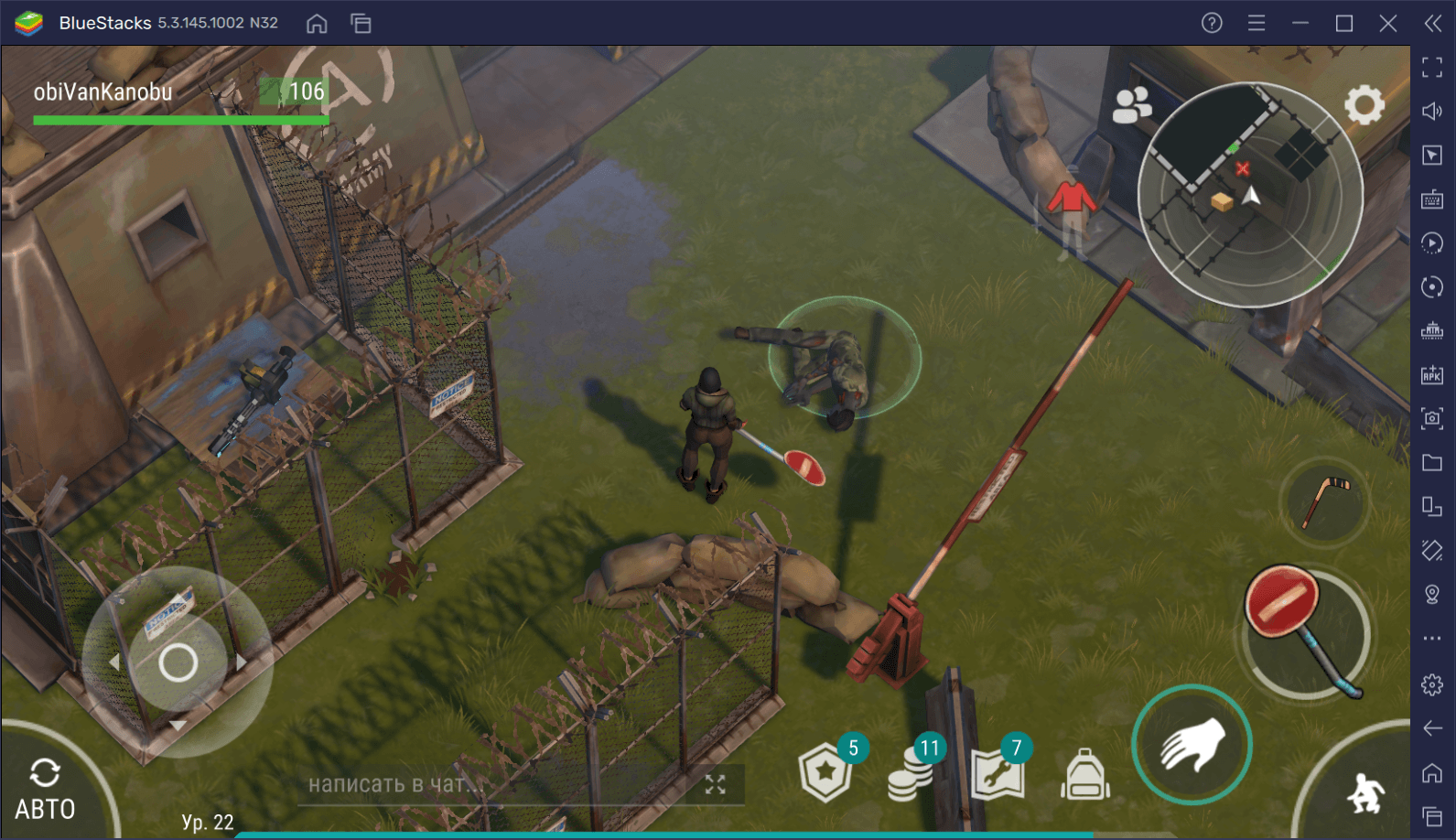Viewport: 1456px width, 840px height.
Task: Tap the hand interact button
Action: pos(1192,745)
